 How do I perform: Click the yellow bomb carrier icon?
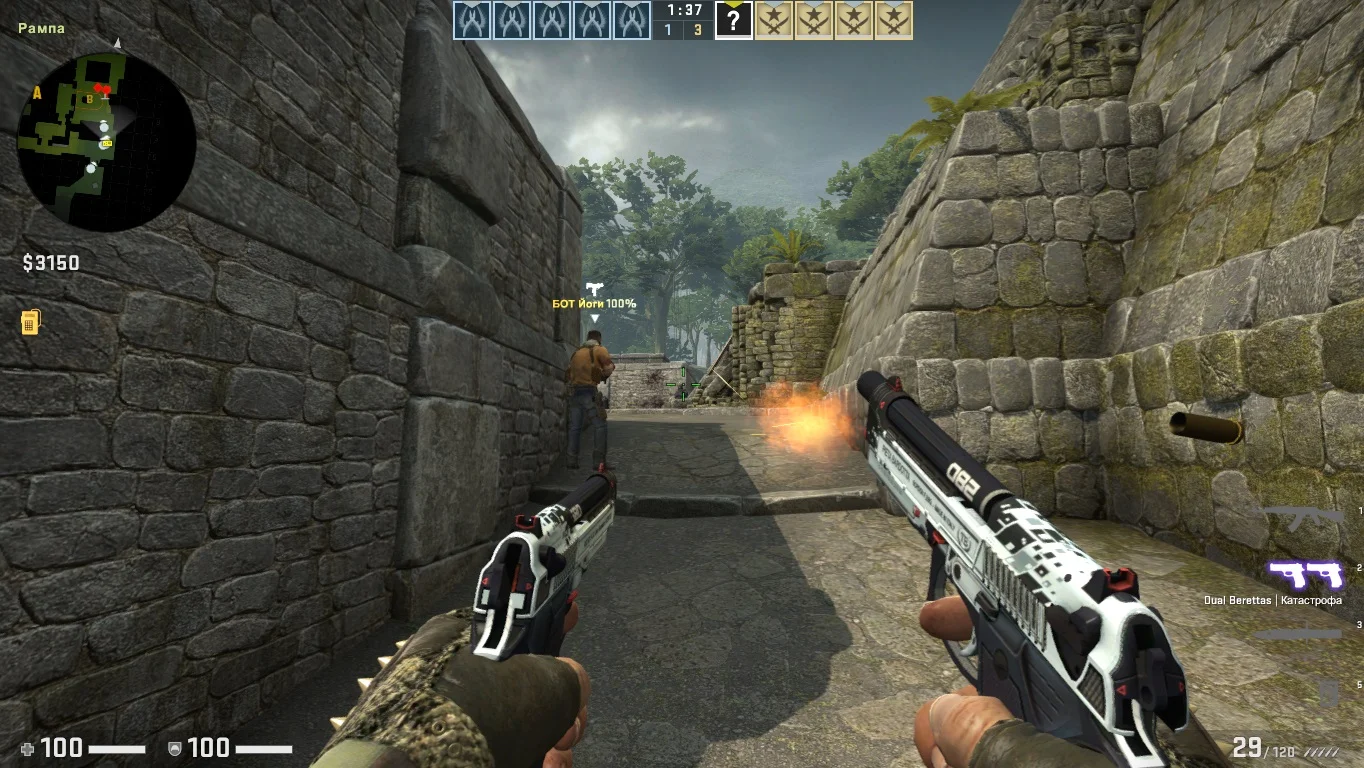[x=30, y=323]
